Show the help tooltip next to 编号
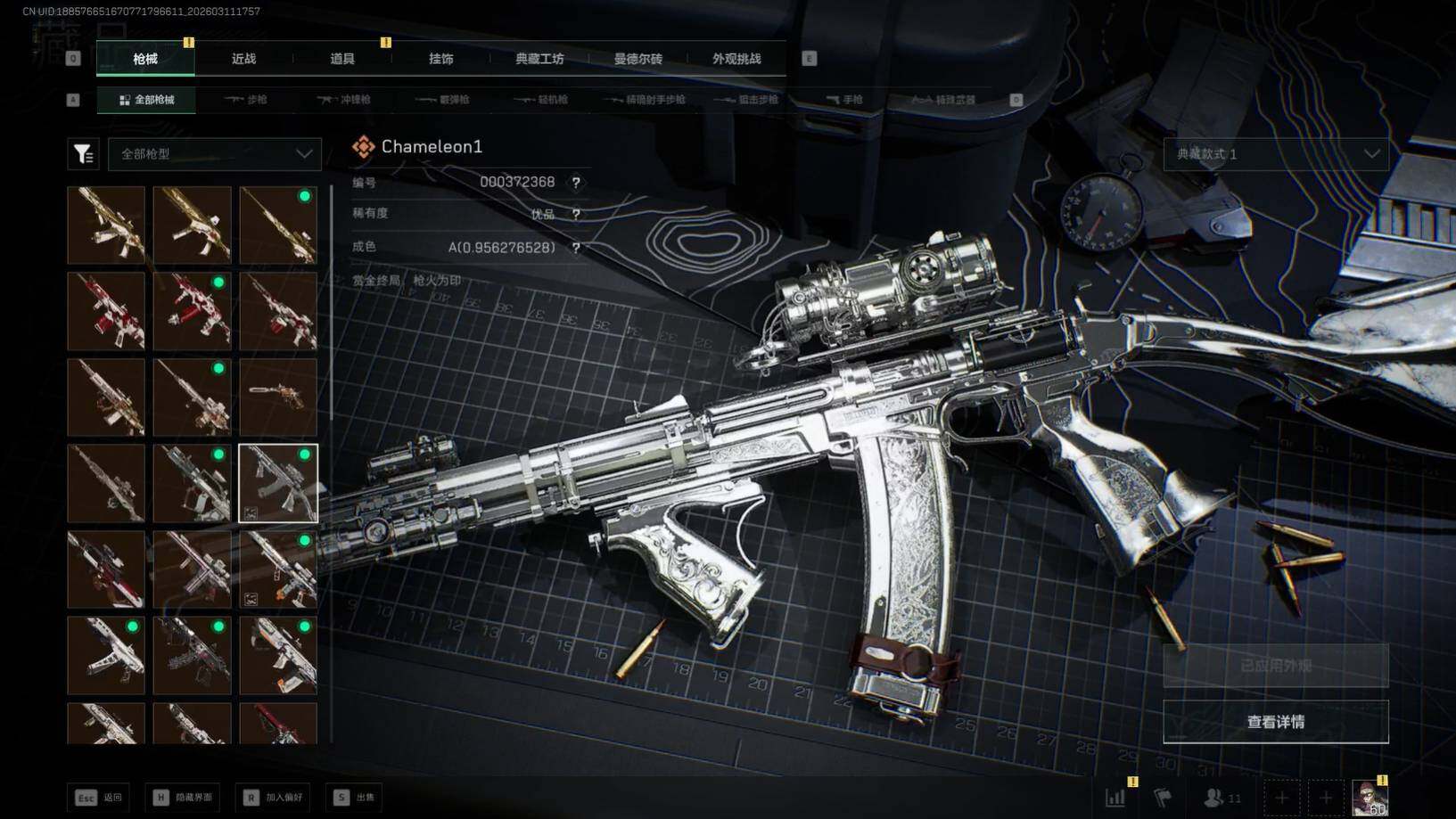Image resolution: width=1456 pixels, height=819 pixels. pos(576,183)
